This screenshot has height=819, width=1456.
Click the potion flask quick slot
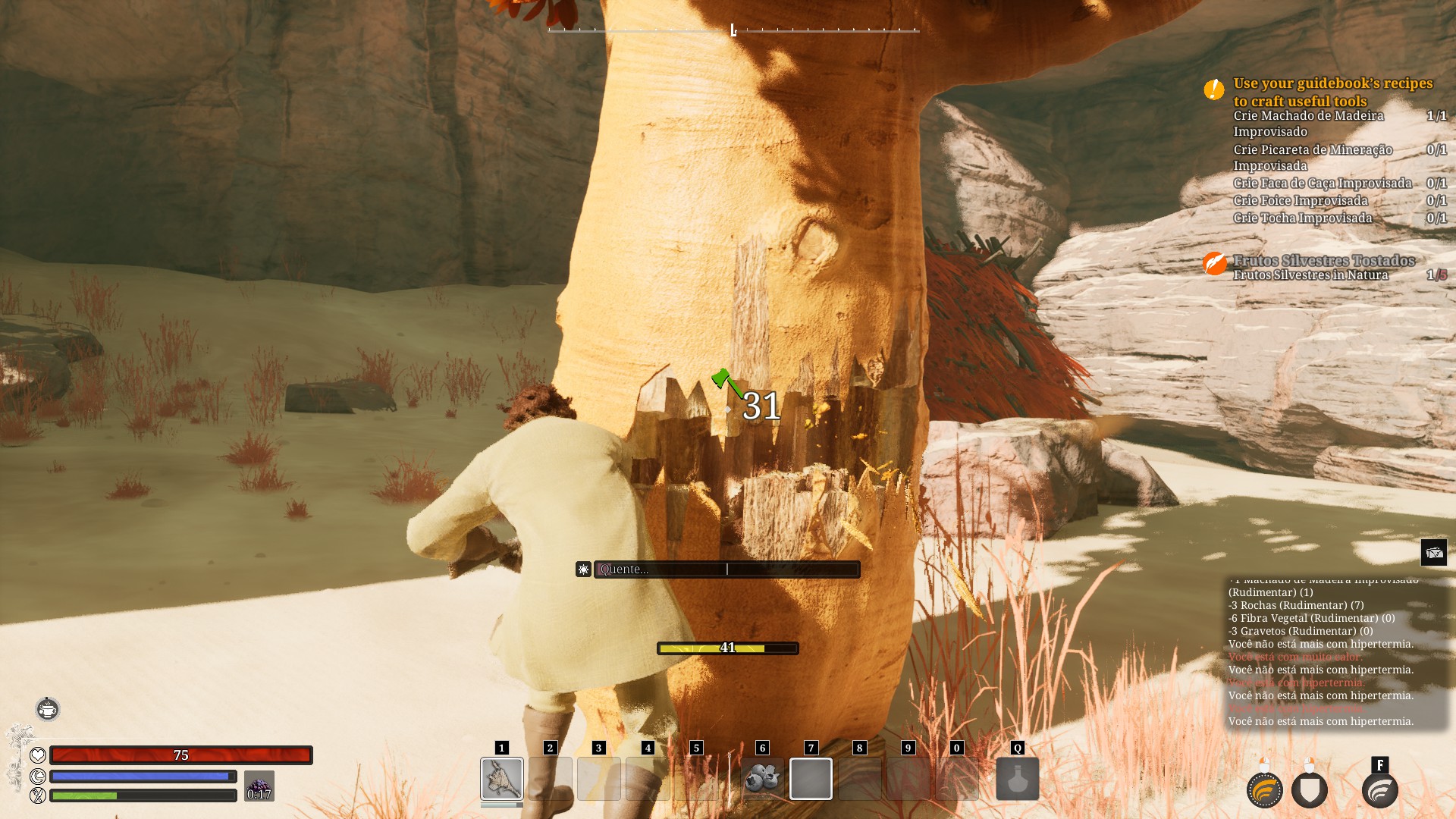click(1017, 778)
